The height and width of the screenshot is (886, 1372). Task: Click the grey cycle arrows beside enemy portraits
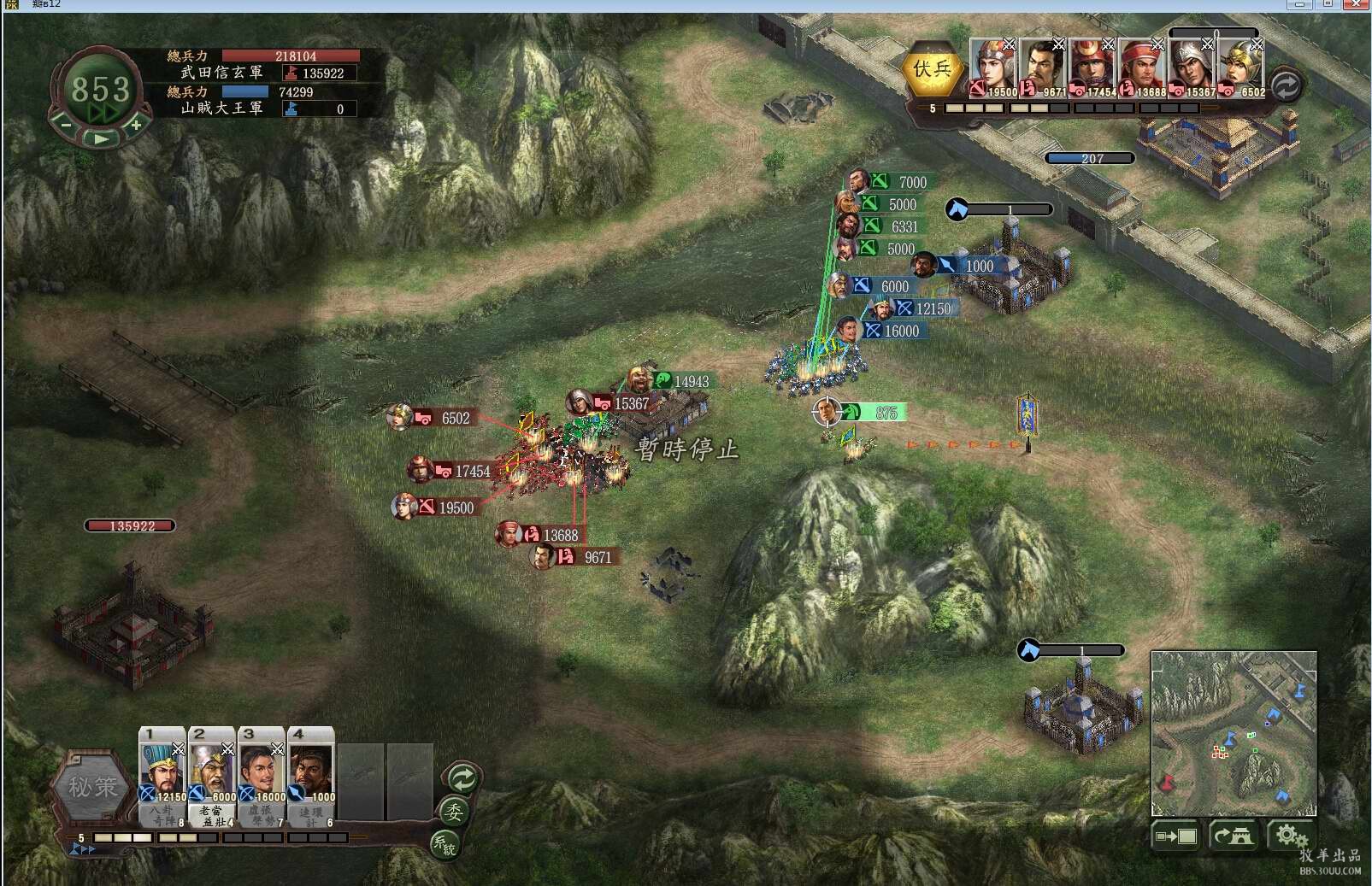[1286, 85]
